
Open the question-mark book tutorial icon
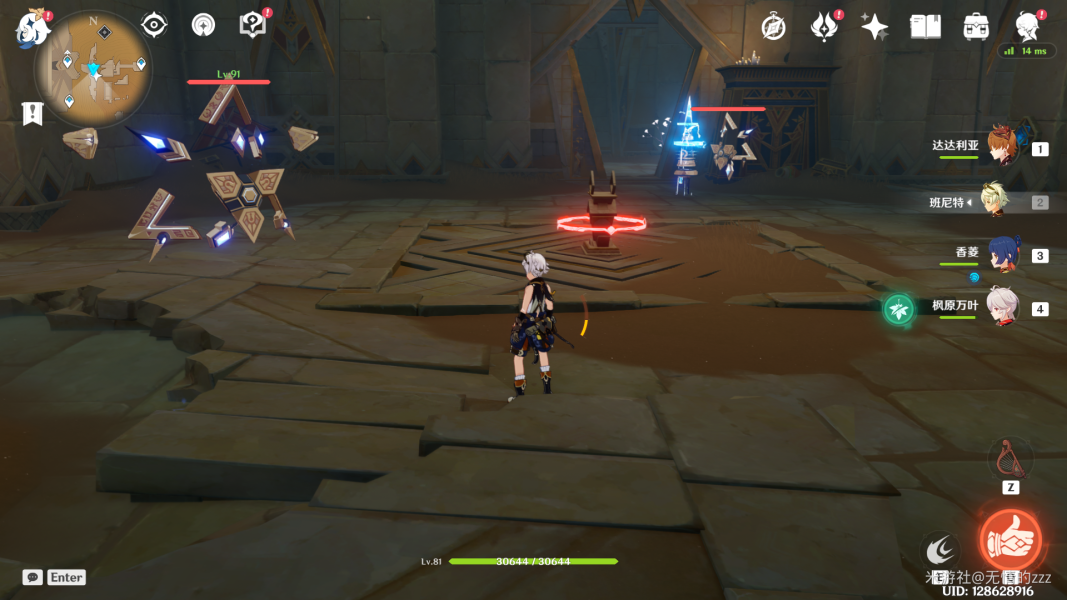click(252, 25)
